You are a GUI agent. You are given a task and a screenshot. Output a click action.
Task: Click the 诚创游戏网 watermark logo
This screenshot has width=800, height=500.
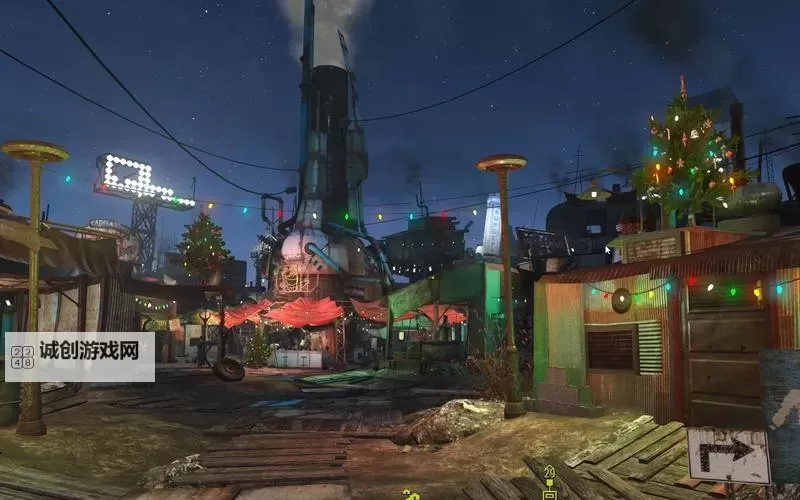coord(80,357)
